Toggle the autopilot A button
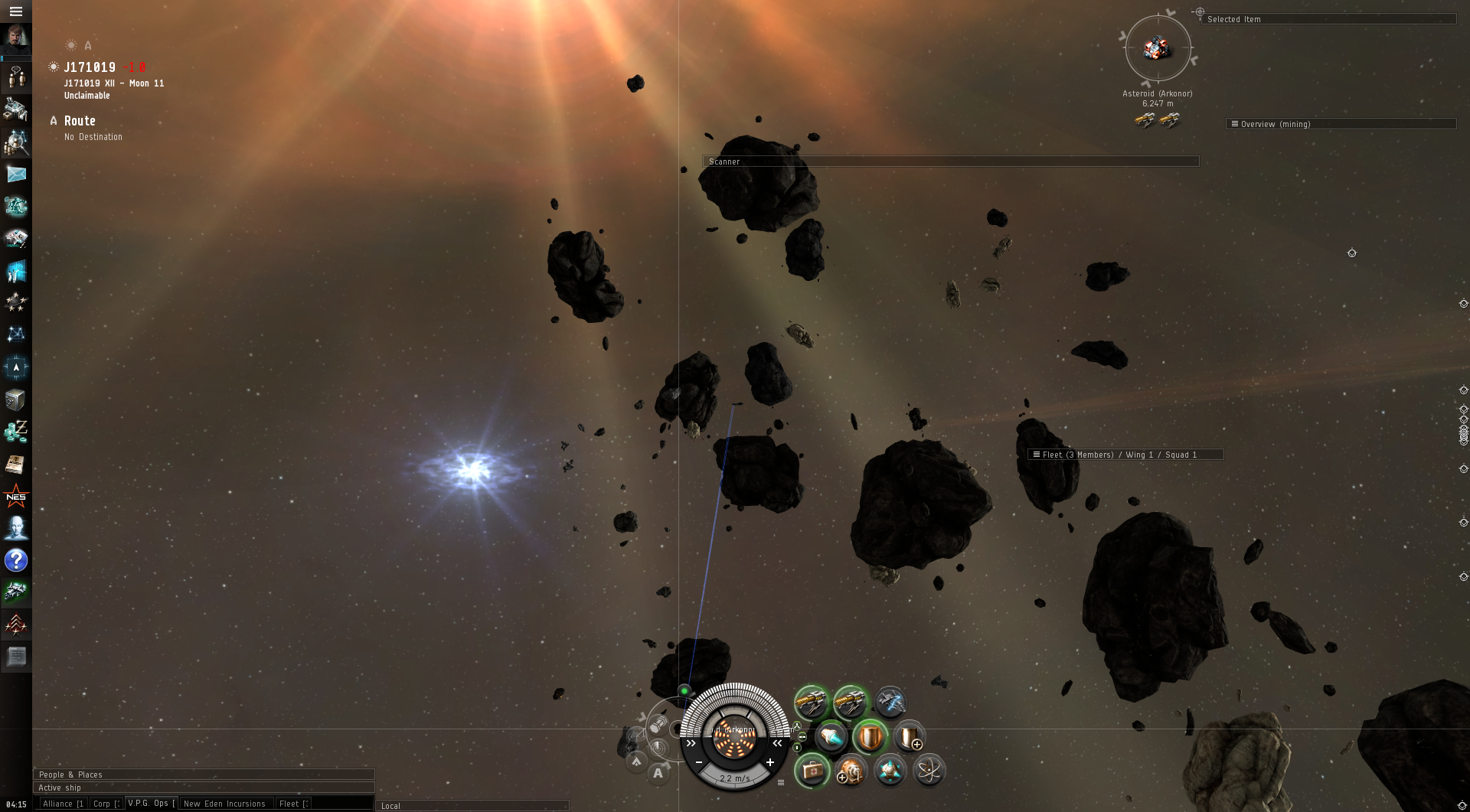The image size is (1470, 812). coord(658,773)
